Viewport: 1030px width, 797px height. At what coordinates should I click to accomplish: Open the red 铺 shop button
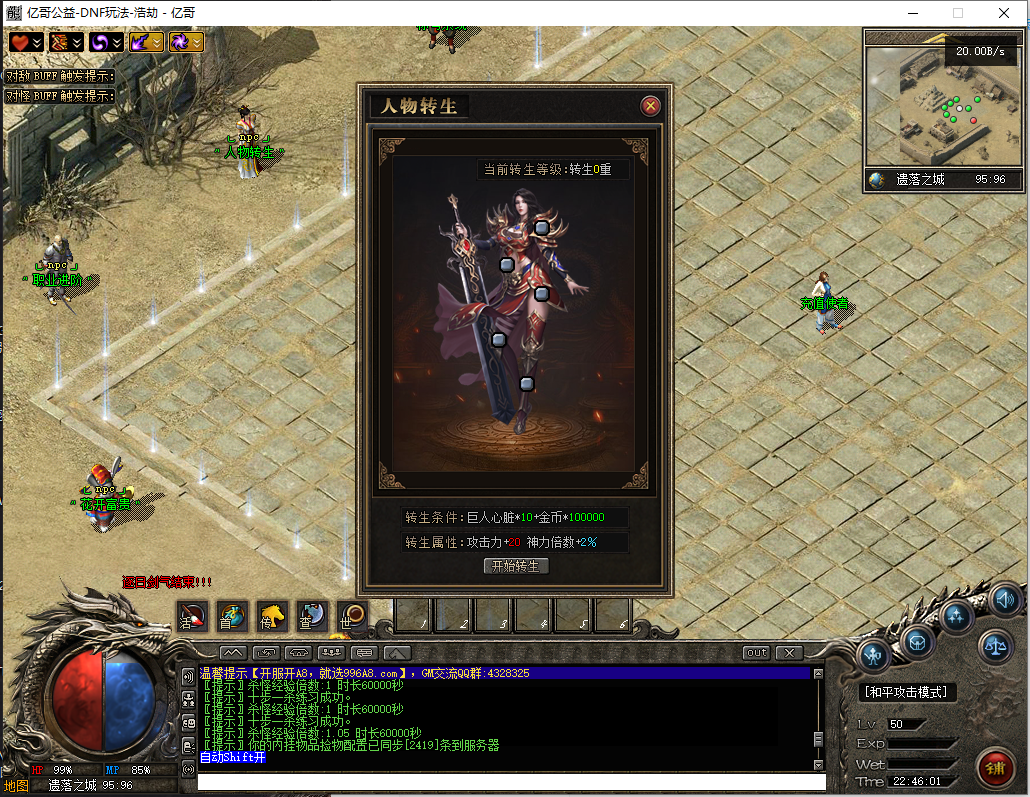pos(994,768)
